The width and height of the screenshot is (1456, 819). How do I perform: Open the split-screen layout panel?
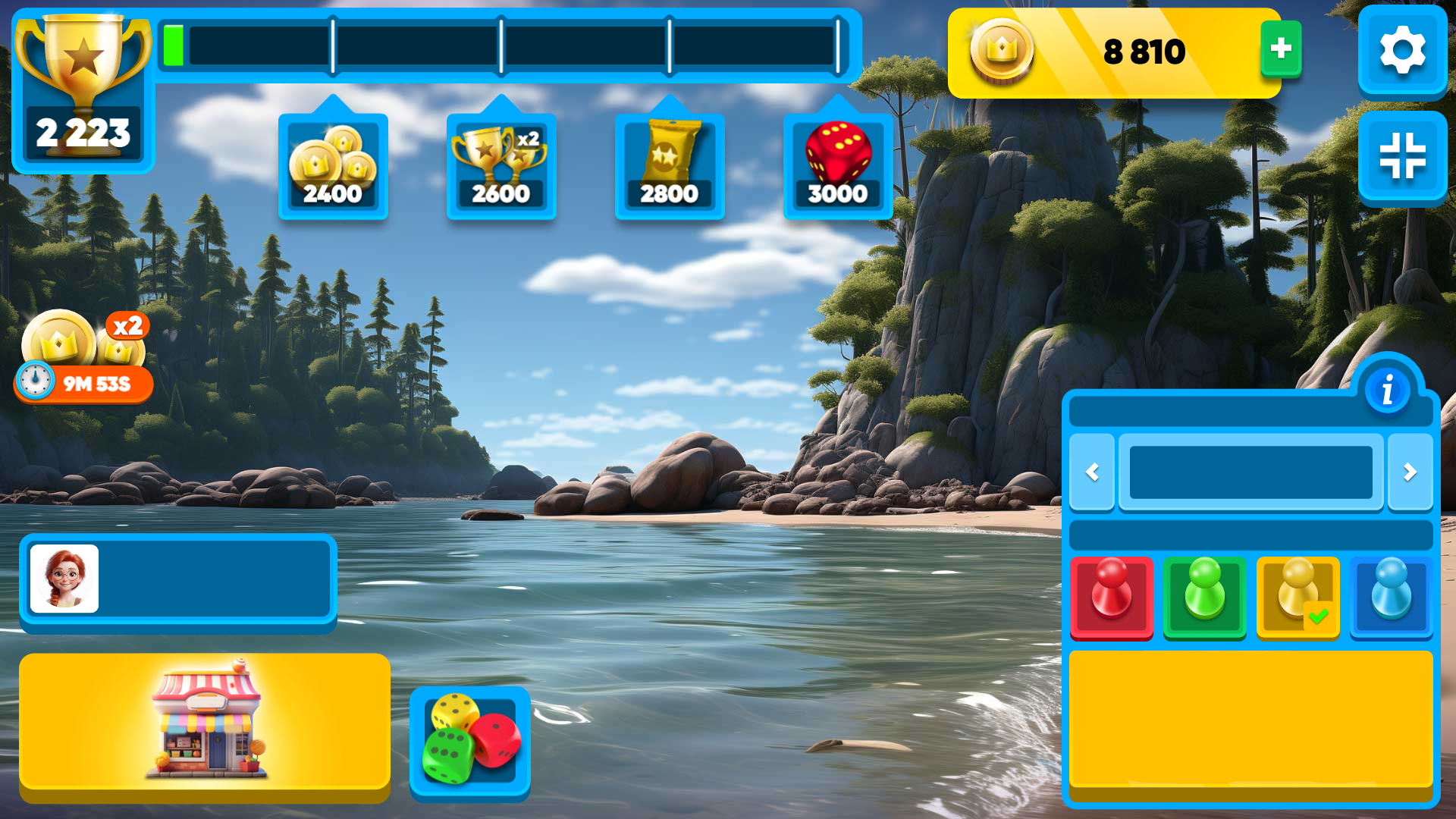(x=1401, y=155)
